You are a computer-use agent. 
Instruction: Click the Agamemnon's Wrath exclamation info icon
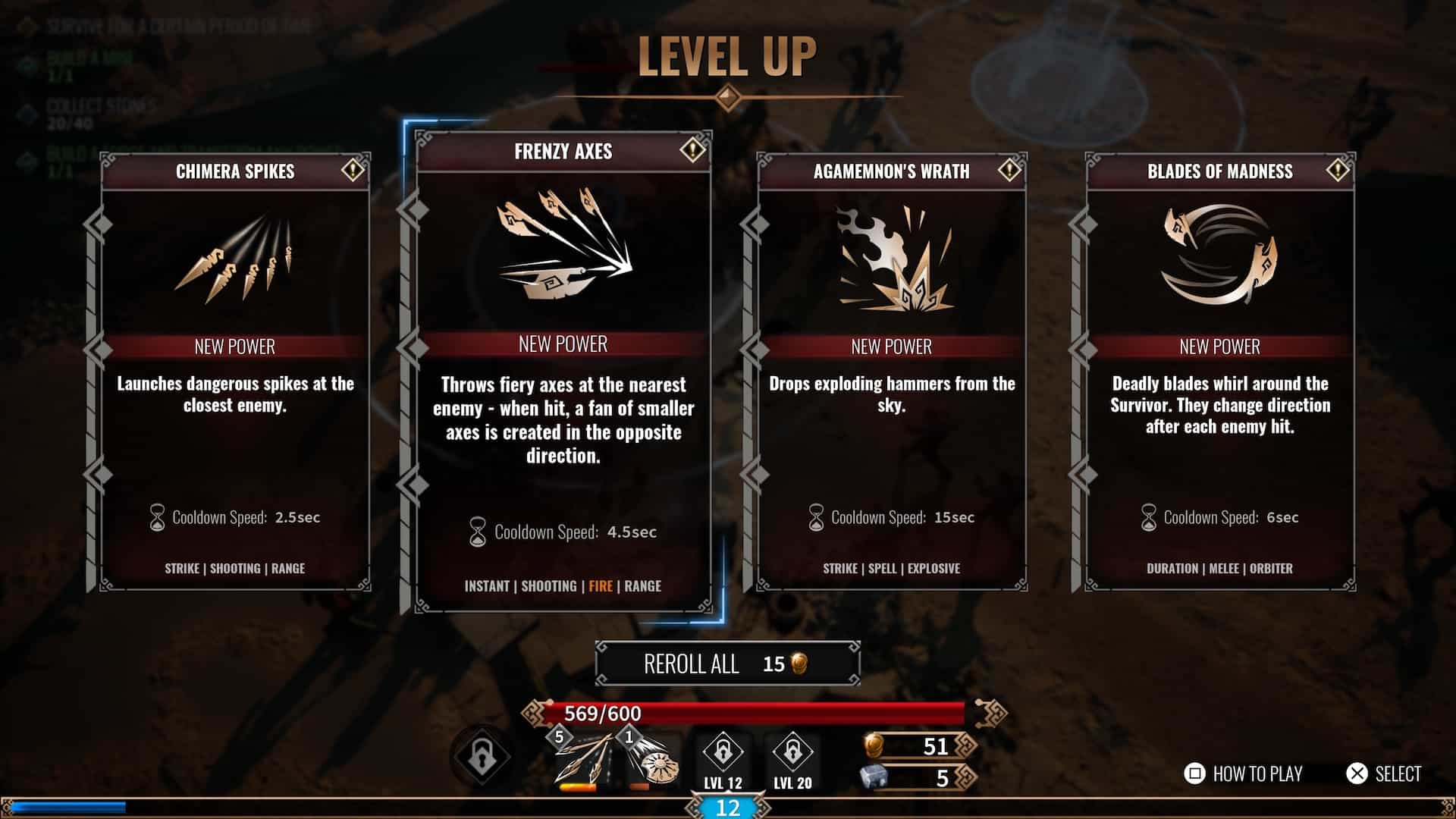1009,170
